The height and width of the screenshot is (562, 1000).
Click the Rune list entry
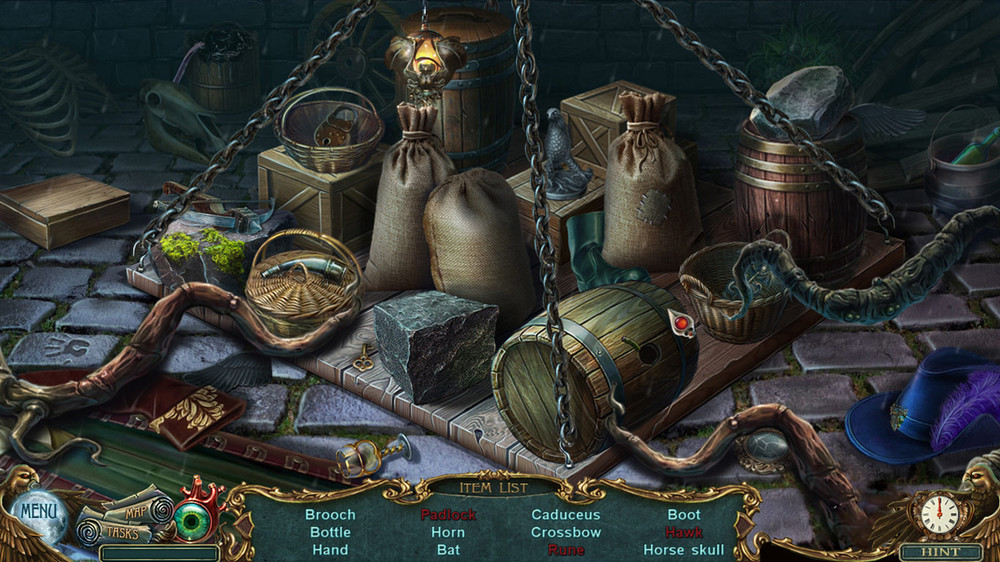tap(566, 549)
